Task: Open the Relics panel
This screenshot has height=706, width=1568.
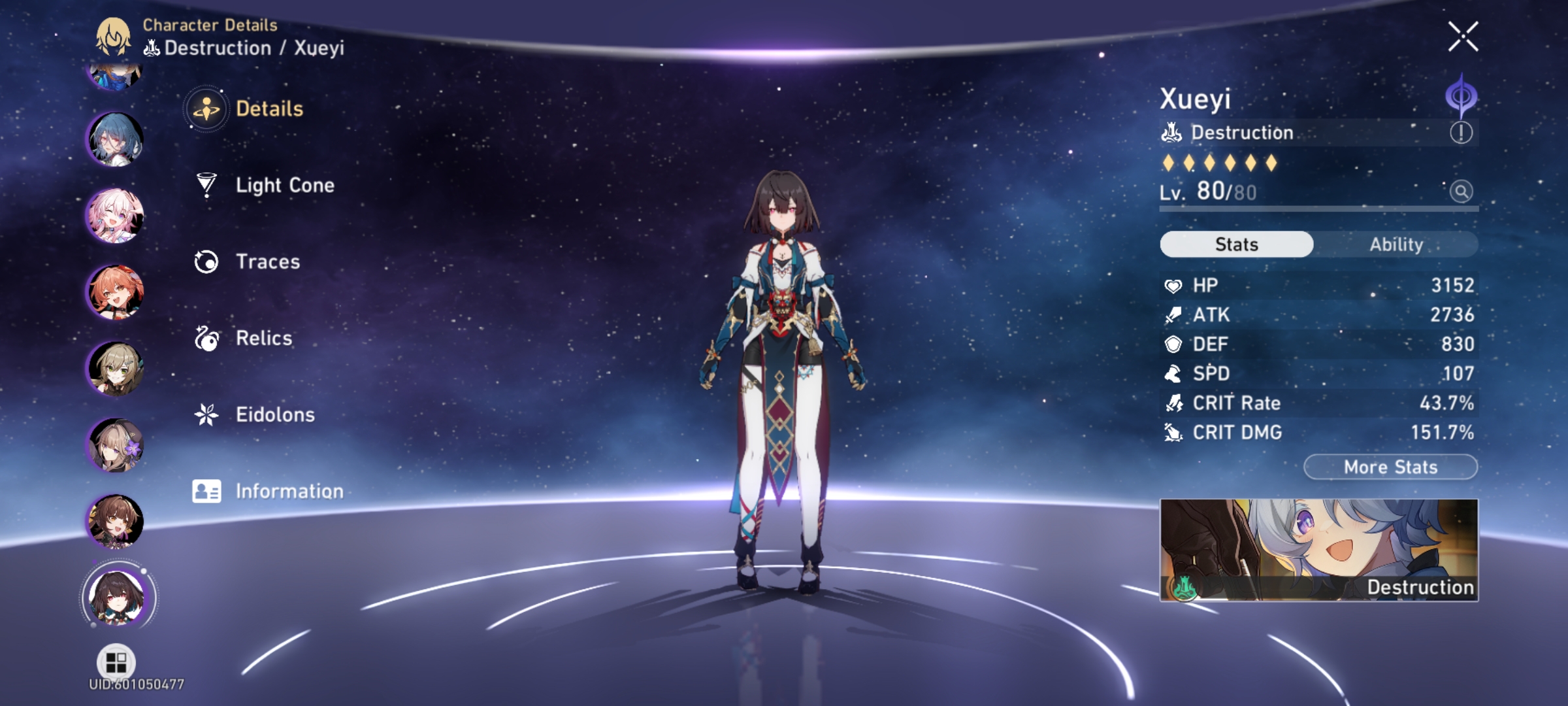Action: coord(263,338)
